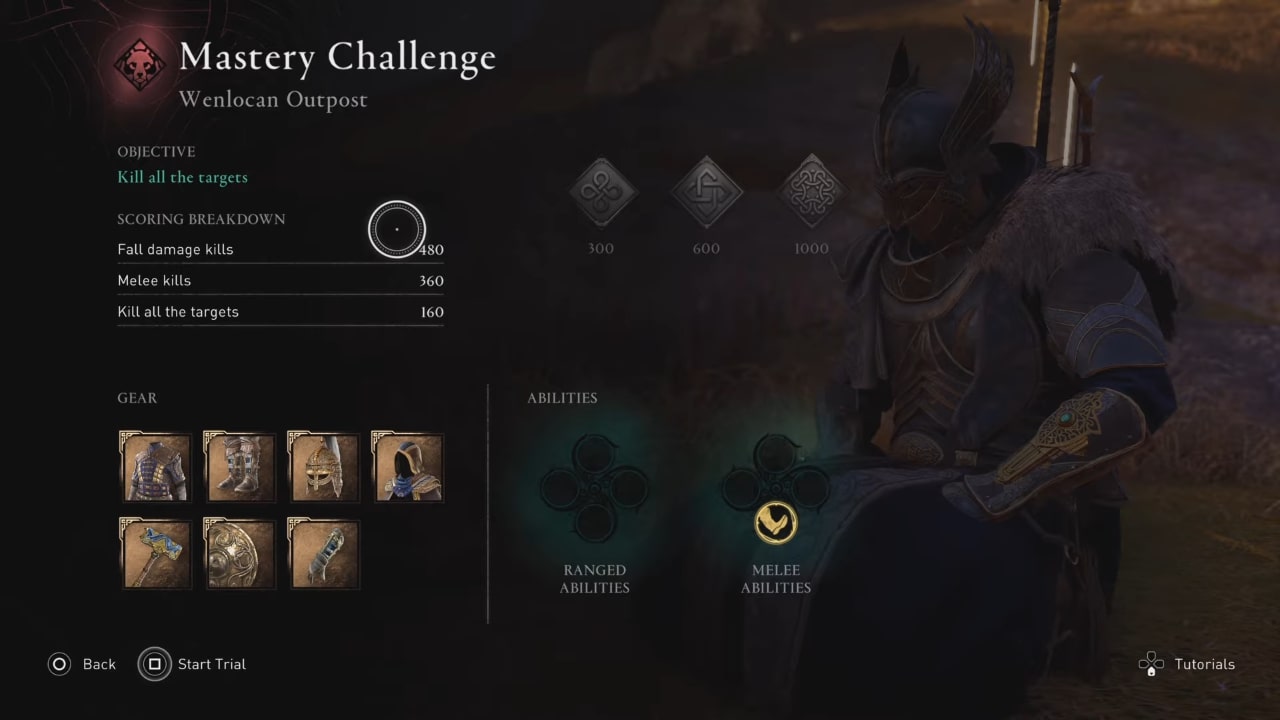The height and width of the screenshot is (720, 1280).
Task: Click the scoring progress wheel
Action: click(x=397, y=229)
